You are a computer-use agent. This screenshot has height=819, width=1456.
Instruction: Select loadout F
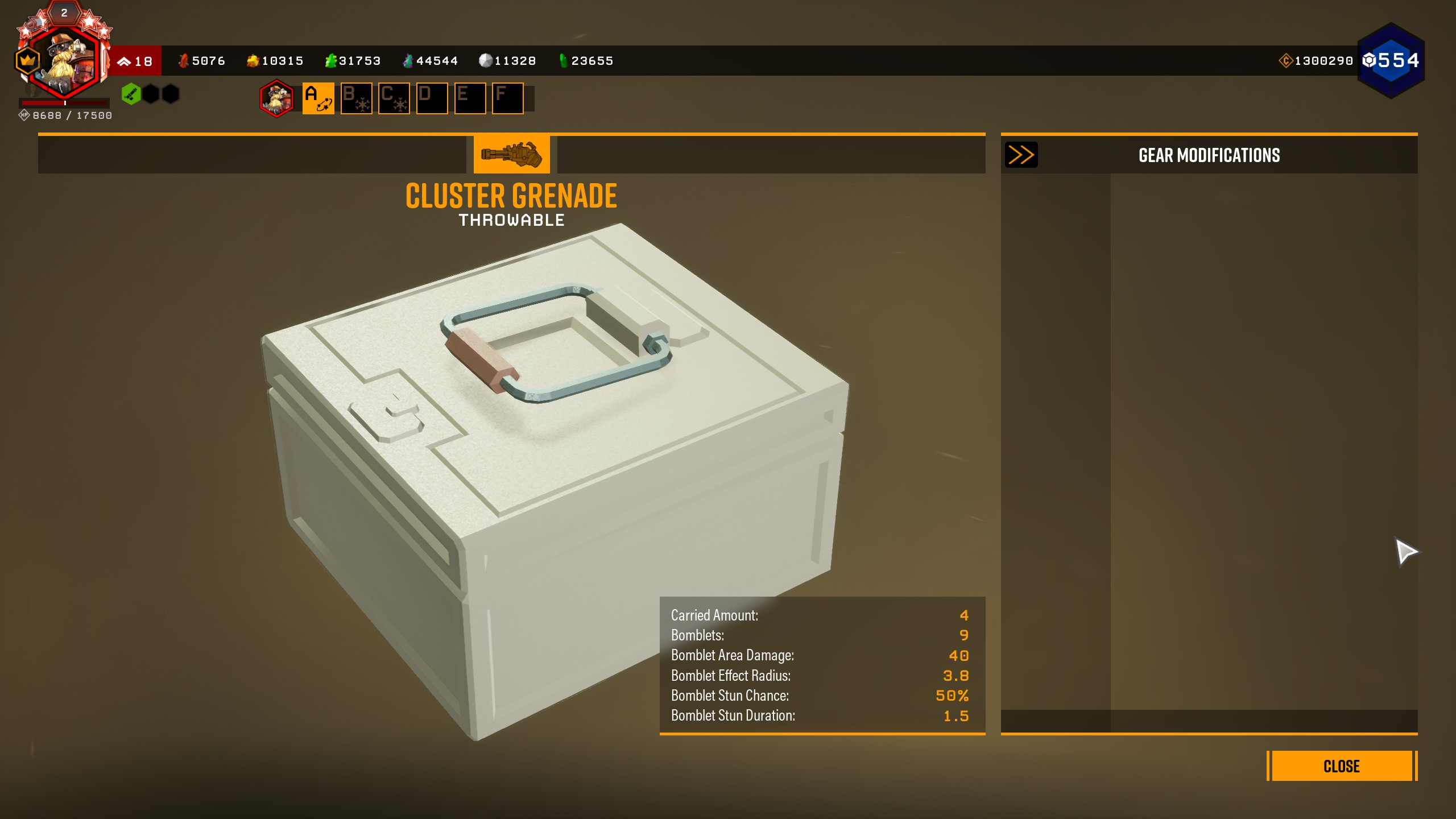pyautogui.click(x=507, y=98)
